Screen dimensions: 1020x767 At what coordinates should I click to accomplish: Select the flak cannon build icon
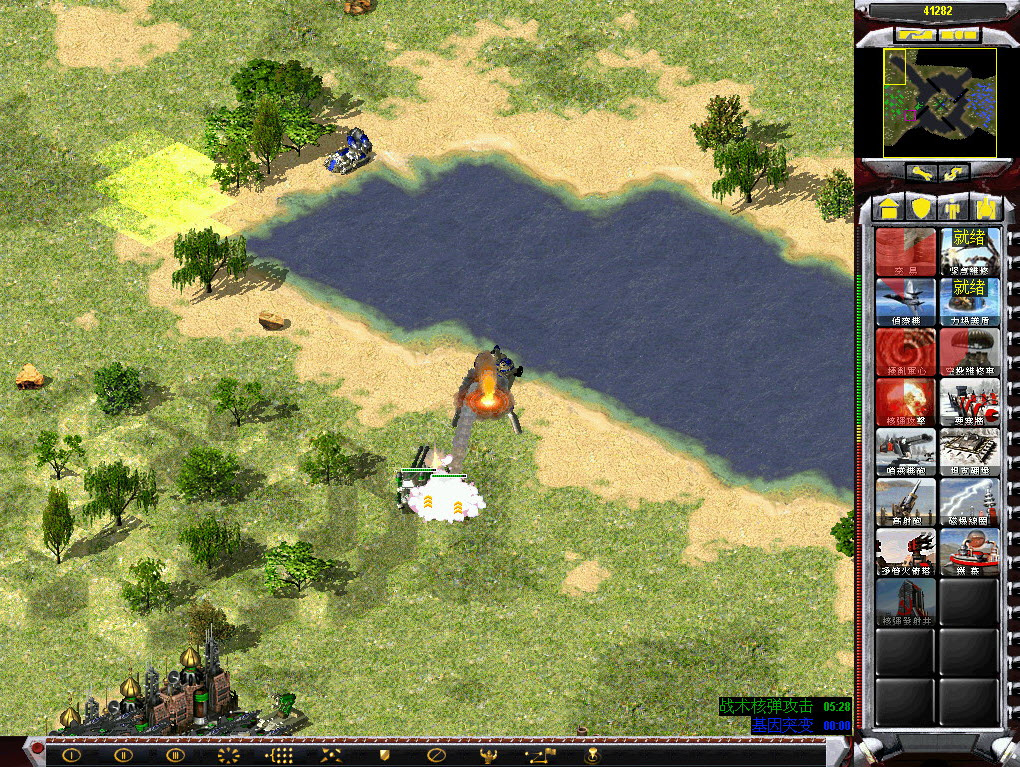tap(906, 502)
